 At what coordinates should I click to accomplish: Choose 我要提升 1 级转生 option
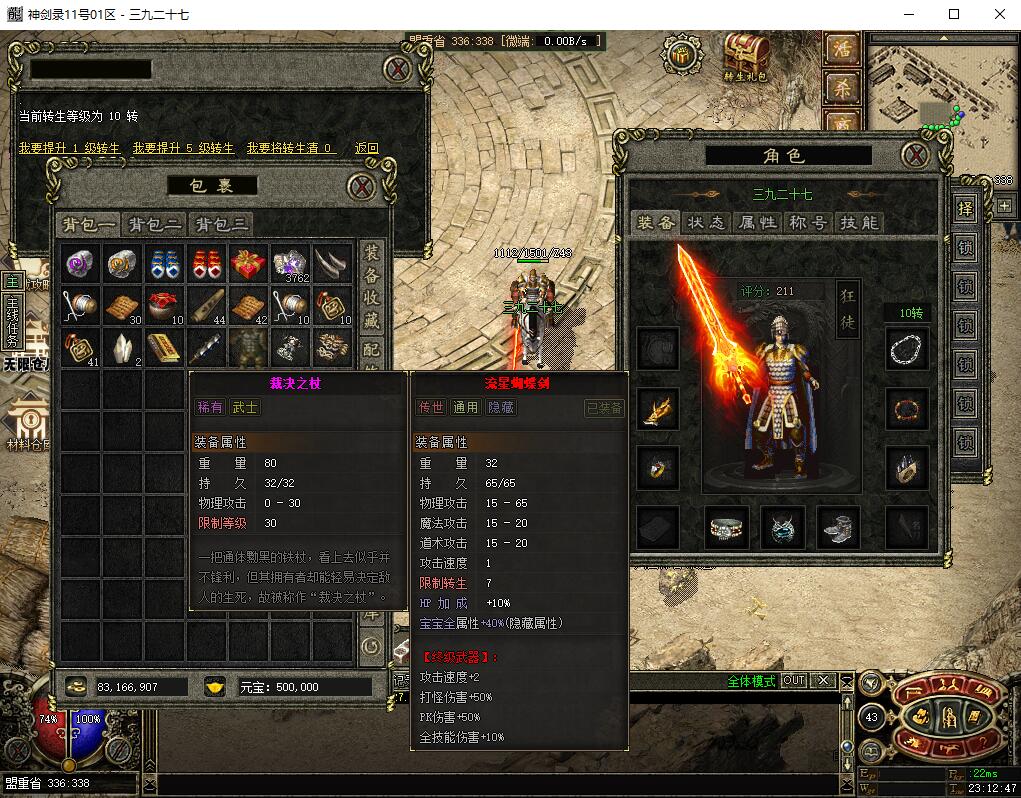tap(69, 148)
